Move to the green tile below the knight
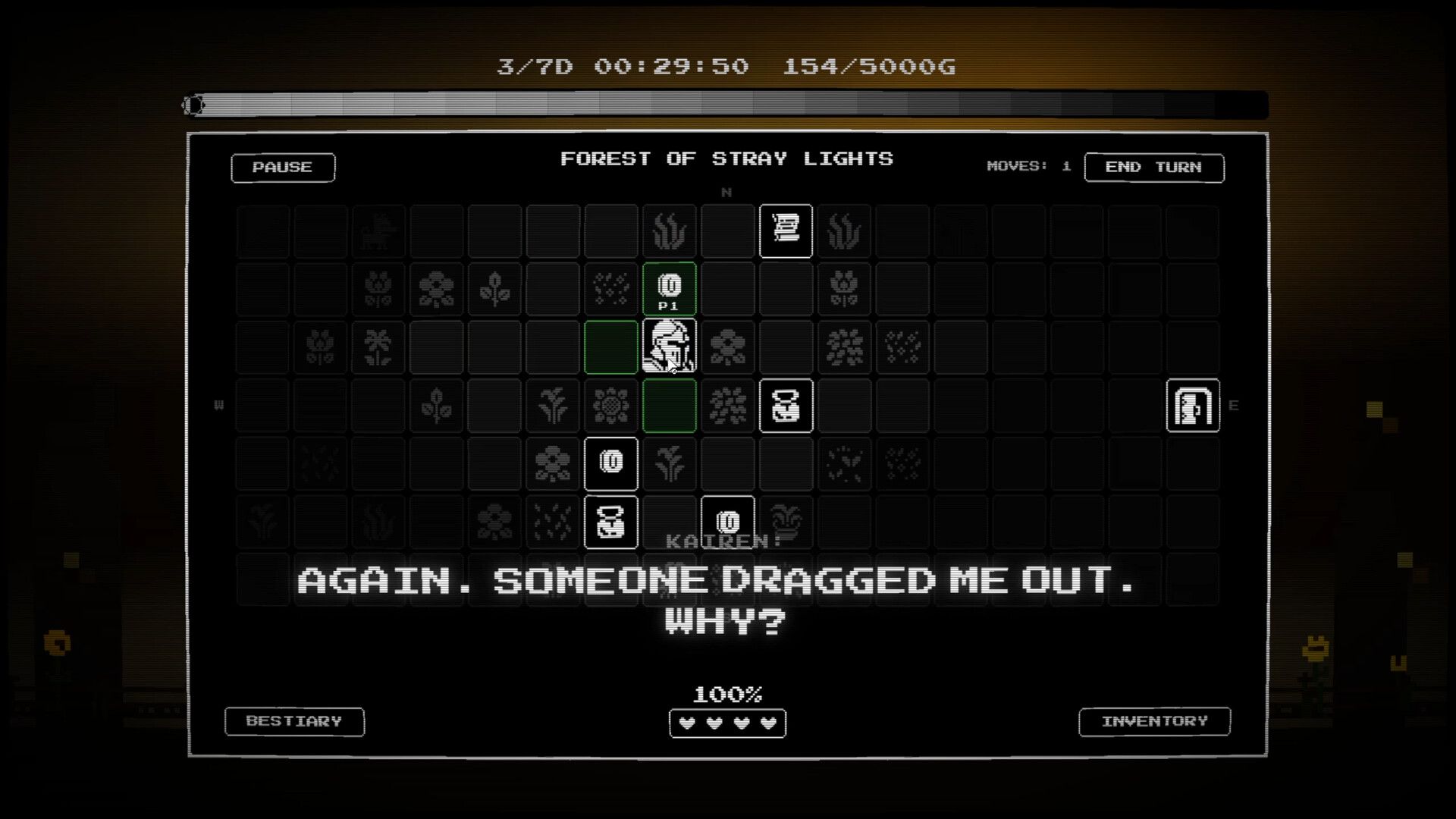Image resolution: width=1456 pixels, height=819 pixels. [670, 406]
